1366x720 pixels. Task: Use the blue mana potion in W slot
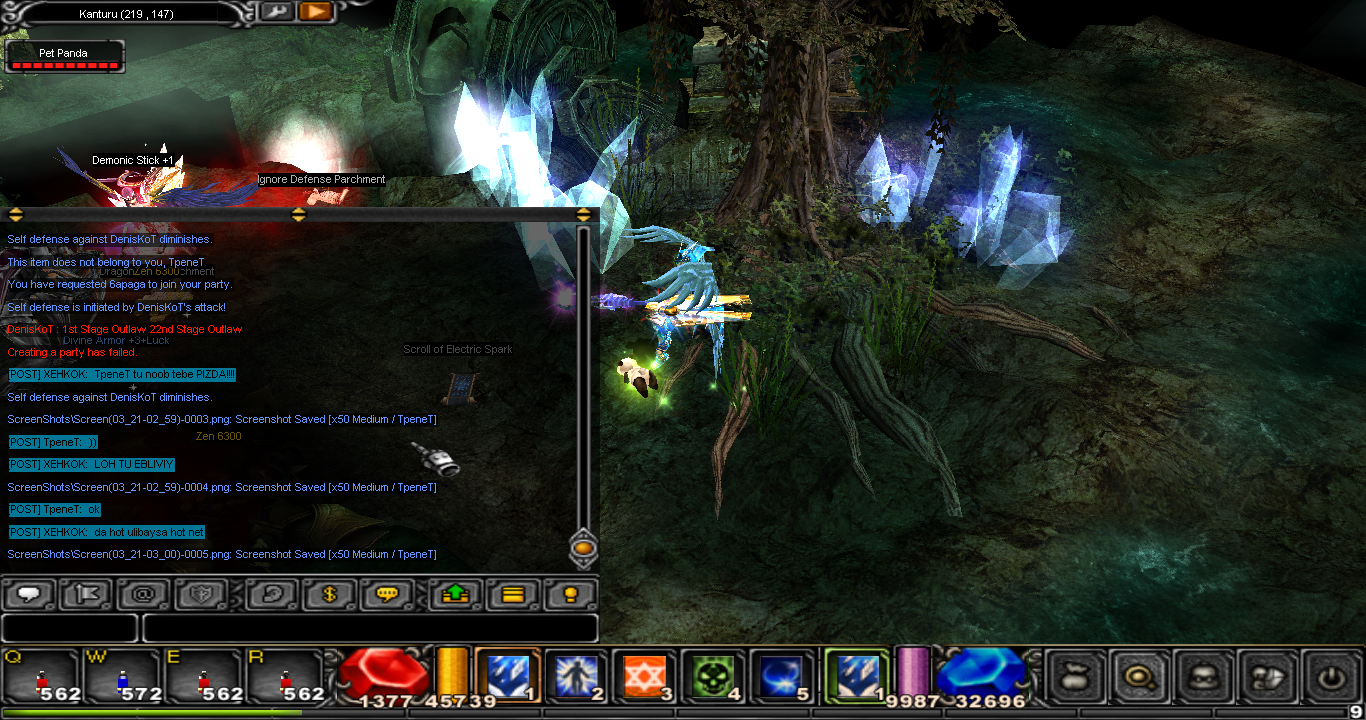(x=122, y=677)
